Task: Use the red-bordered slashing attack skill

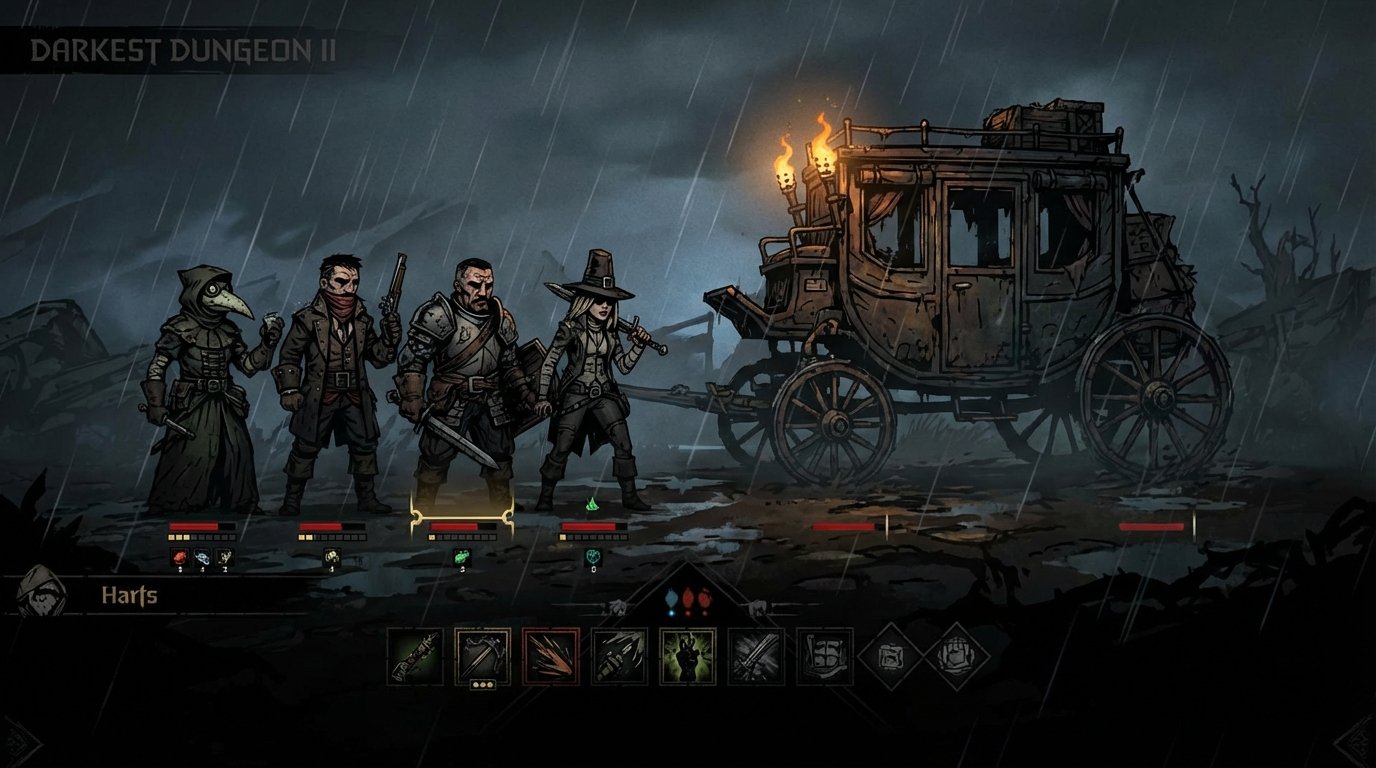Action: click(x=549, y=655)
